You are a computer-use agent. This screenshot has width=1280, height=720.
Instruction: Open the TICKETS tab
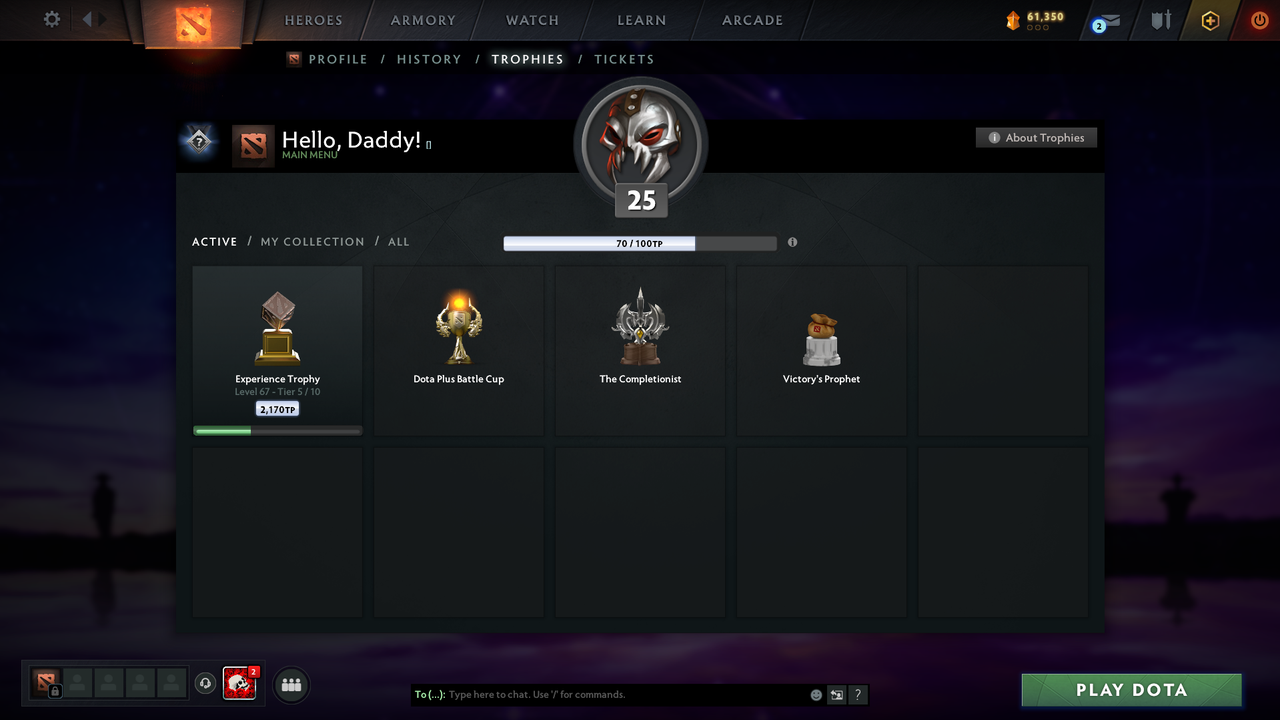click(x=624, y=59)
